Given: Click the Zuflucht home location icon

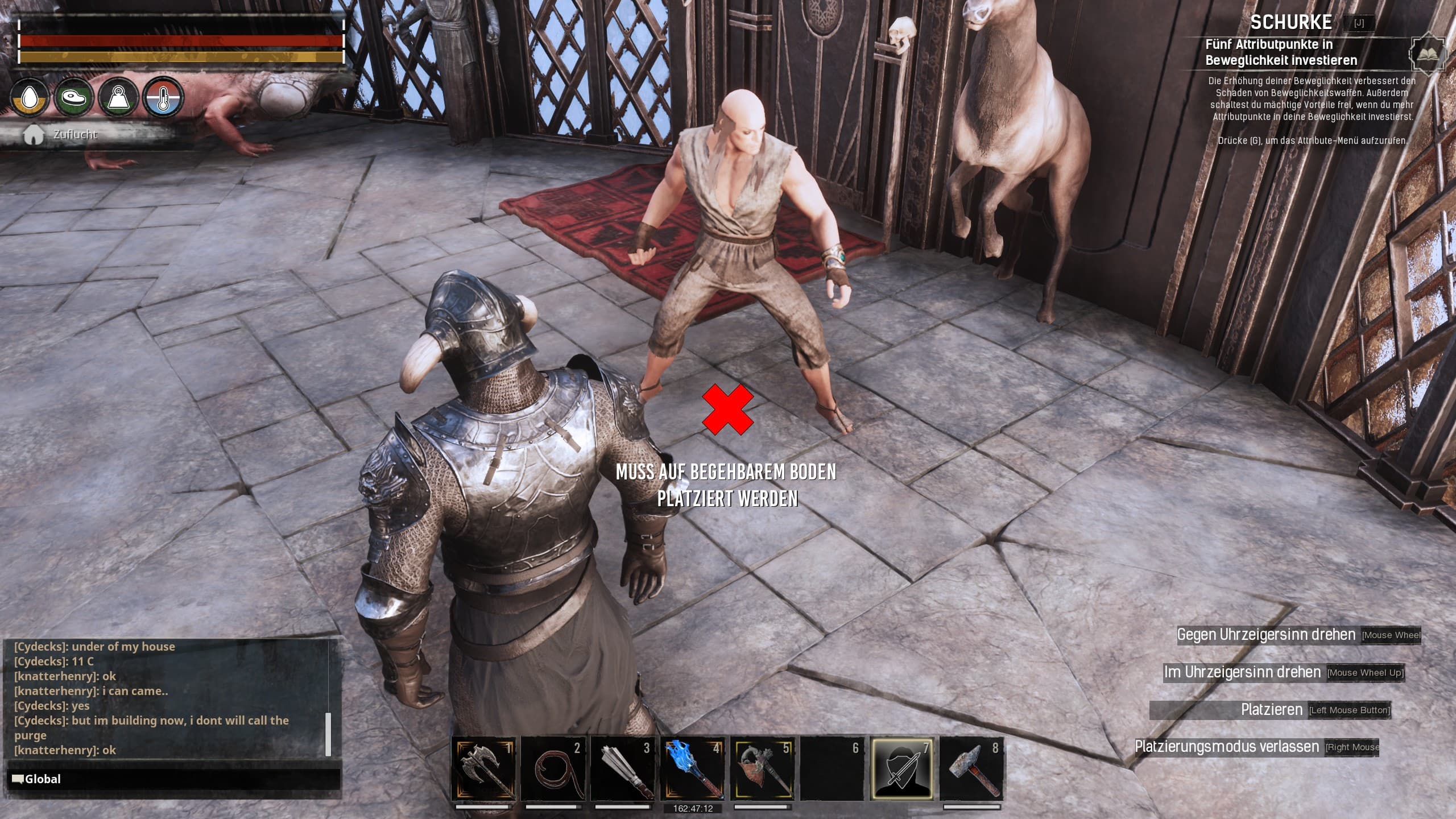Looking at the screenshot, I should coord(34,134).
